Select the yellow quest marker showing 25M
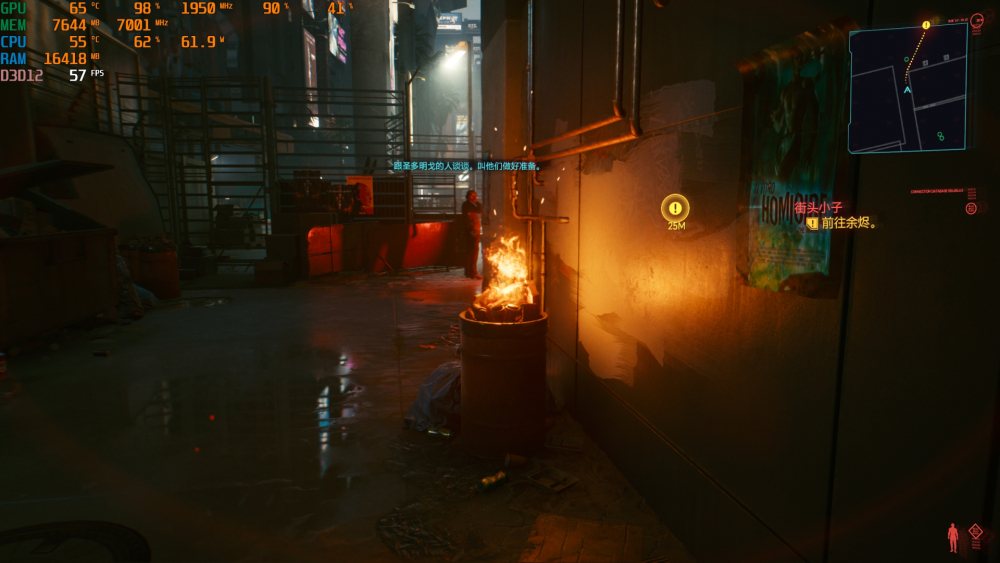This screenshot has width=1000, height=563. click(x=676, y=209)
